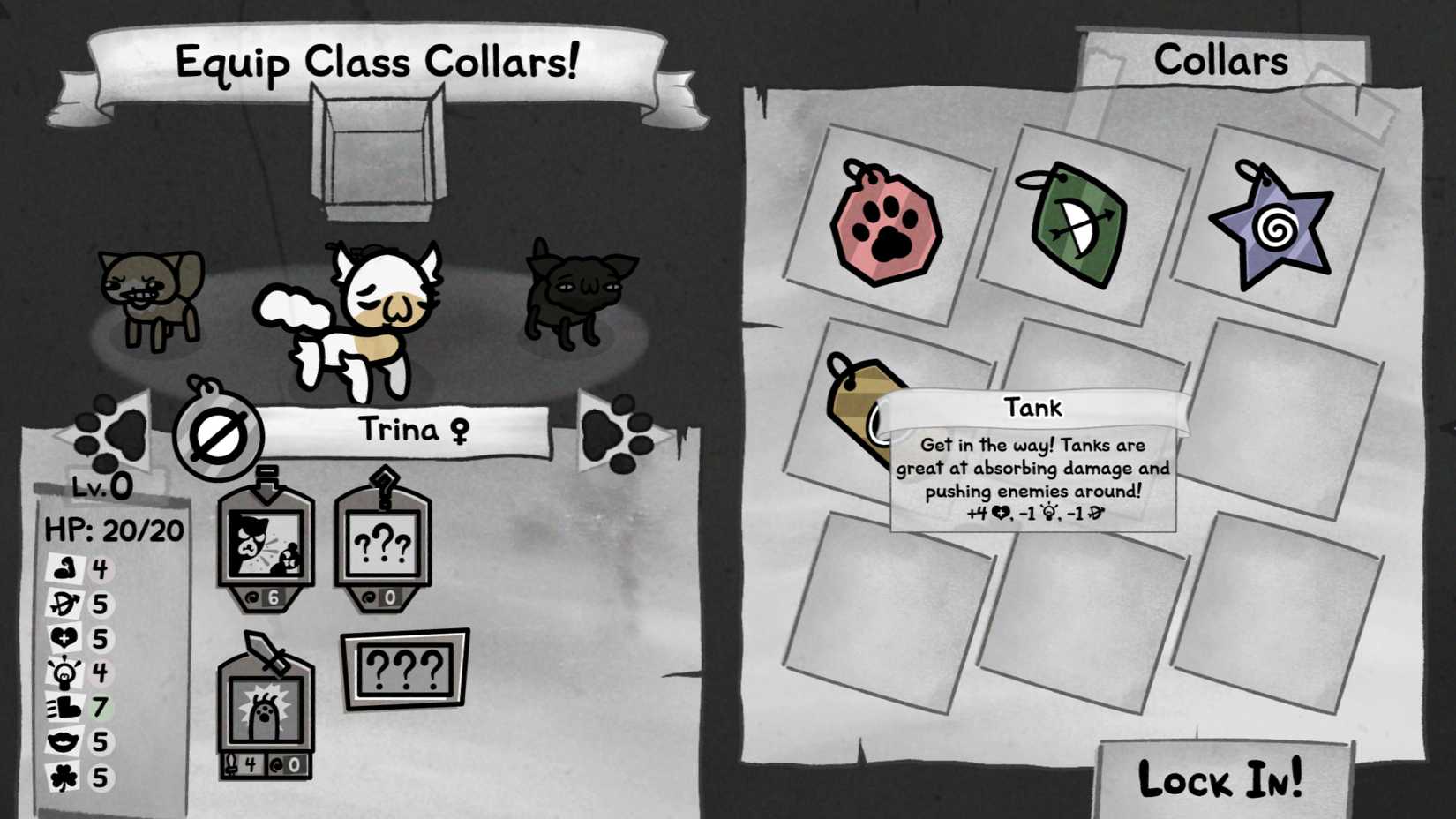Screen dimensions: 1456x819
Task: Select the scratching paw sword ability card
Action: (x=266, y=710)
